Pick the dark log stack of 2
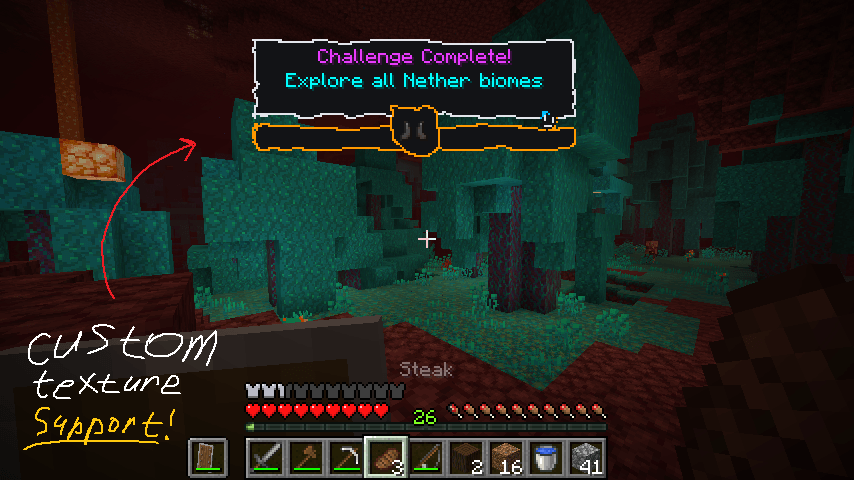This screenshot has width=854, height=480. coord(466,458)
